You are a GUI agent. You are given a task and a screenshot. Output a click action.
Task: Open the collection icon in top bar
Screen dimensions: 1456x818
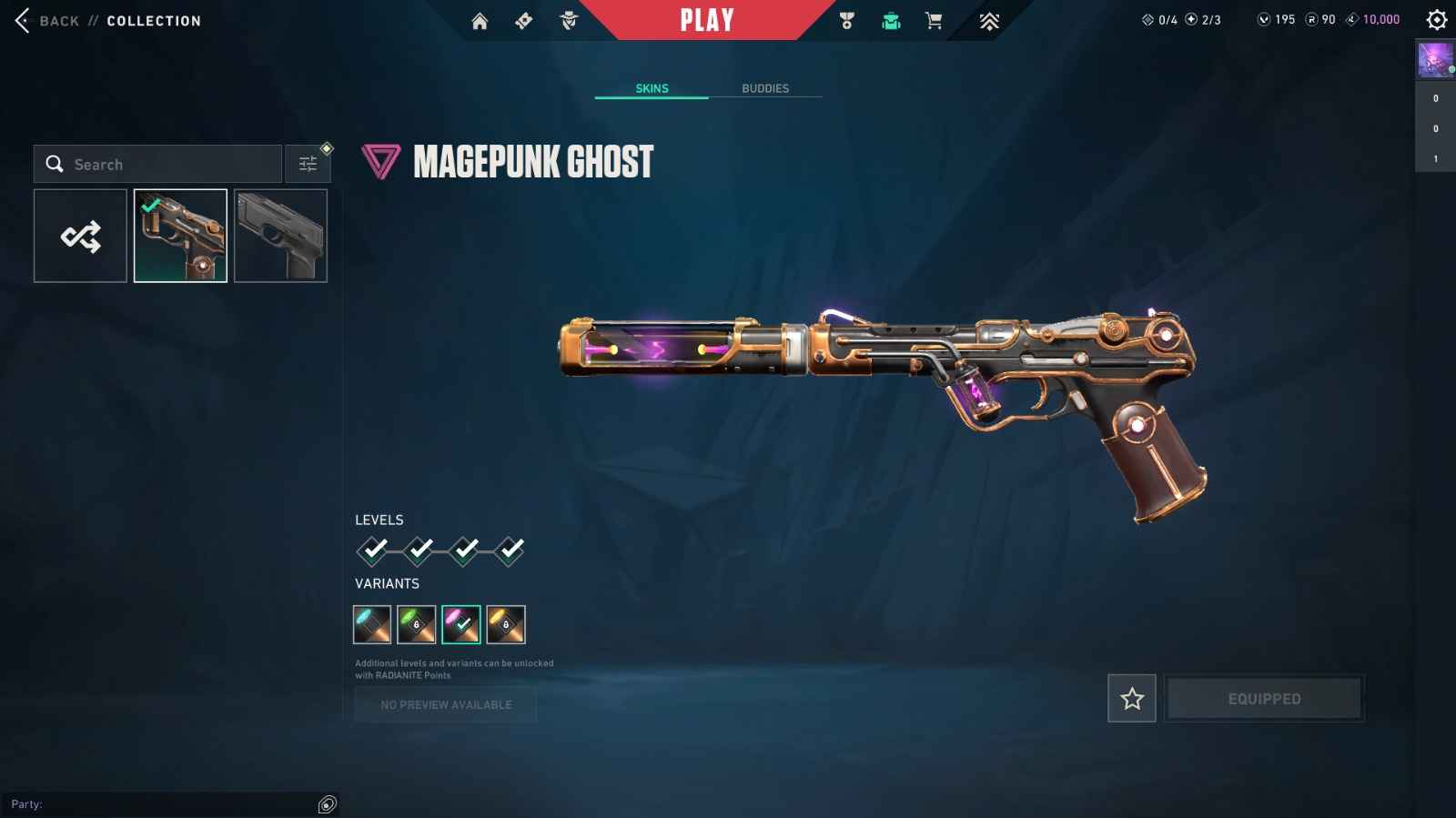pyautogui.click(x=891, y=21)
